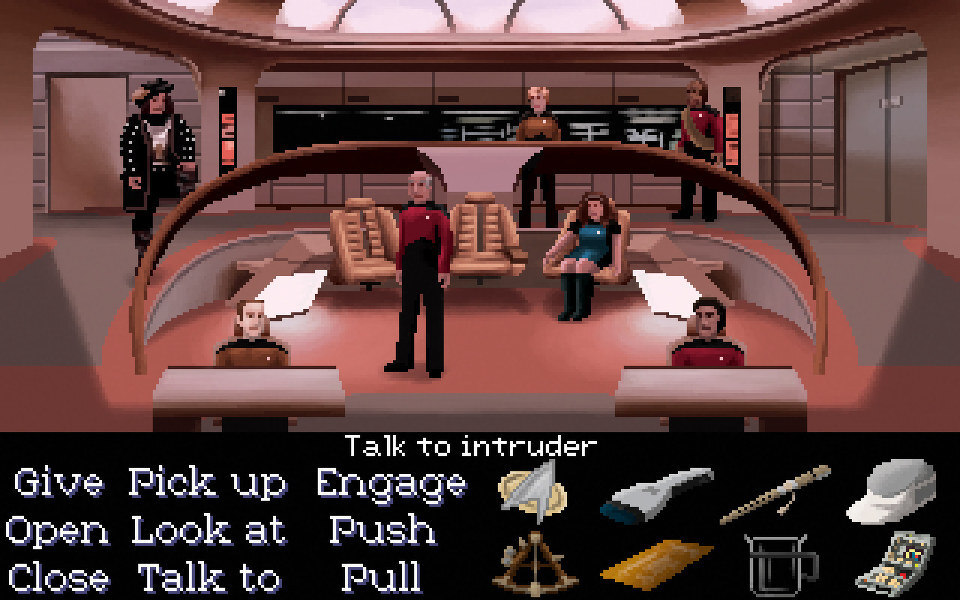
Task: Select the communicator badge in inventory
Action: click(x=532, y=489)
